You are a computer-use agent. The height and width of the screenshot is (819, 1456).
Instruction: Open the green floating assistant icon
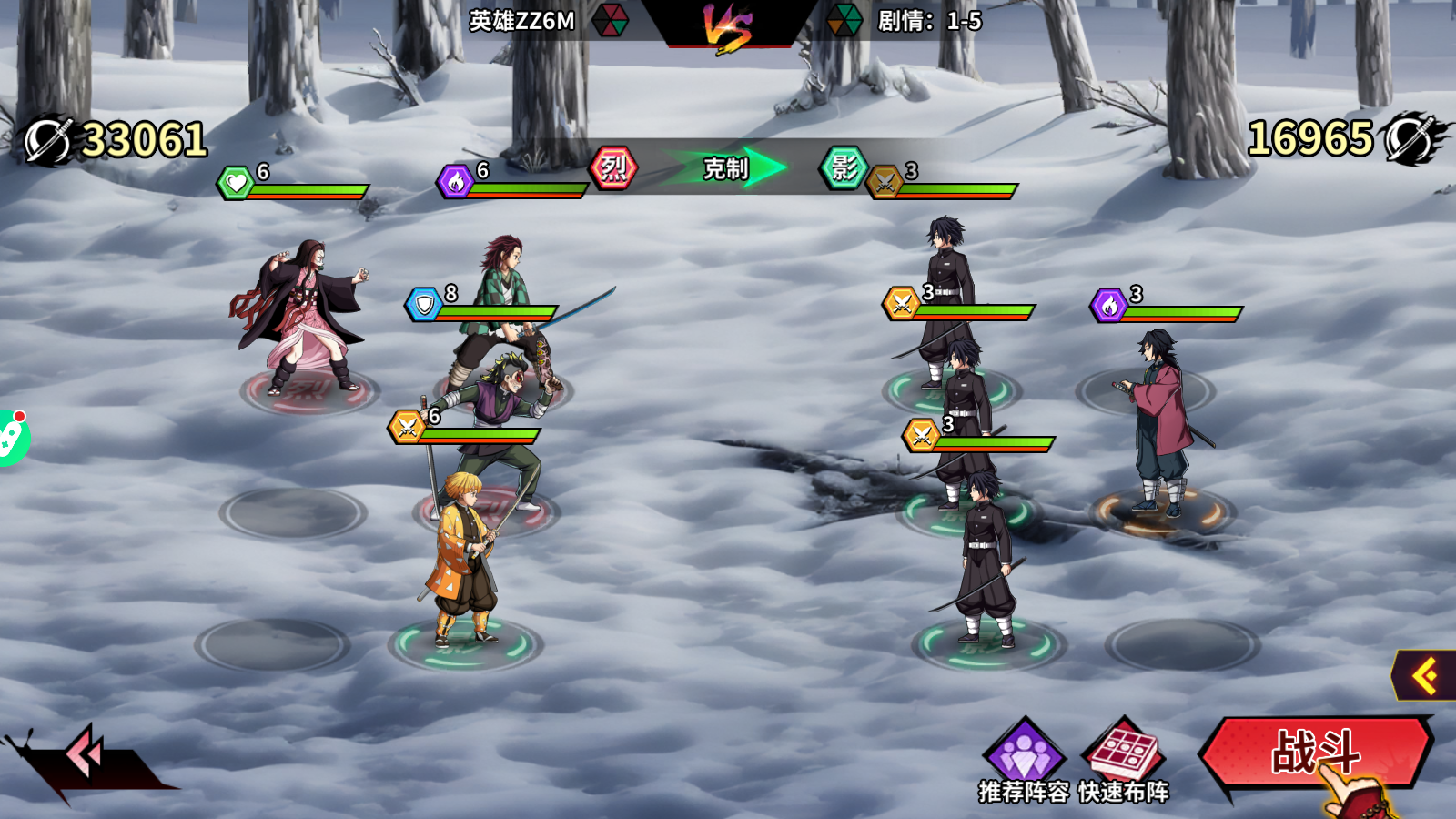click(x=11, y=438)
